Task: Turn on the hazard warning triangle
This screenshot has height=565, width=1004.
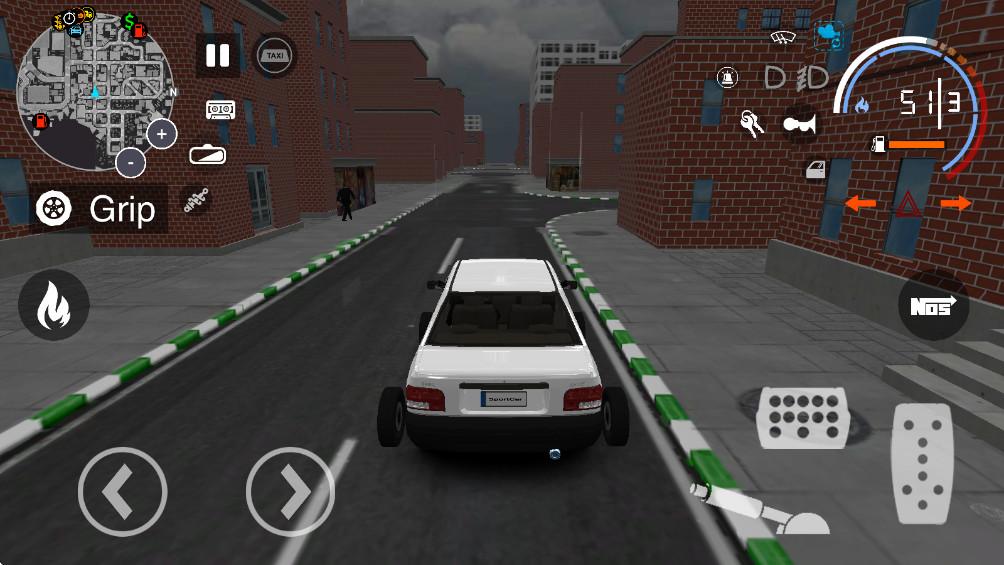Action: pyautogui.click(x=909, y=205)
